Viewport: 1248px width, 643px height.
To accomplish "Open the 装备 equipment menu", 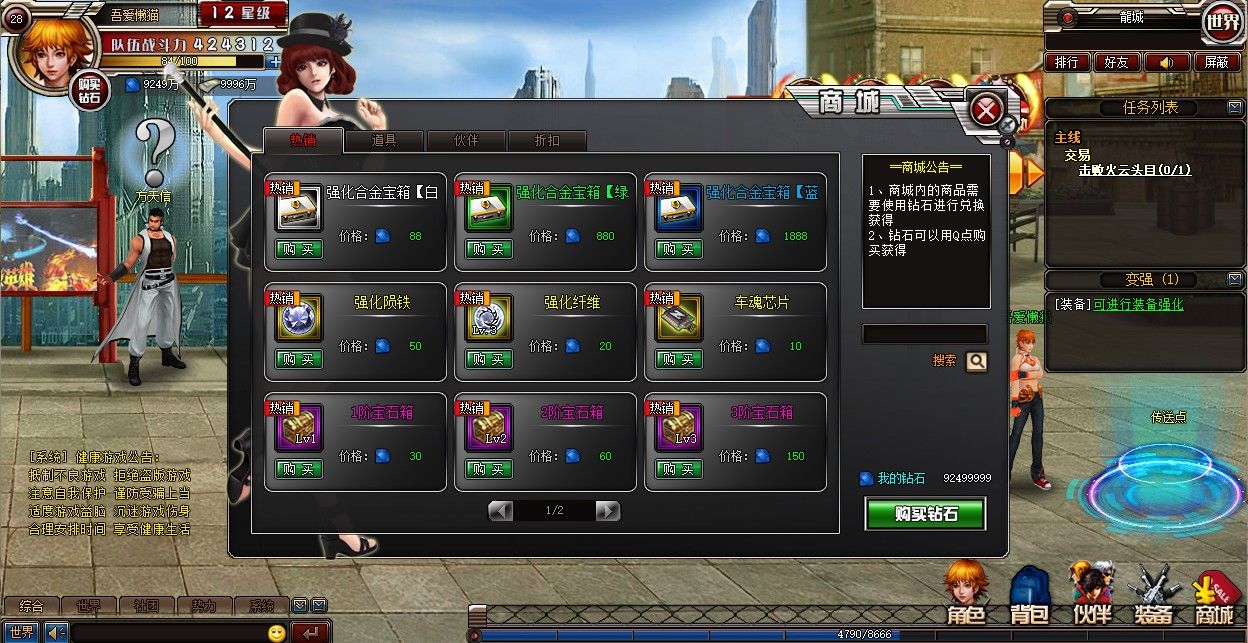I will (x=1154, y=595).
